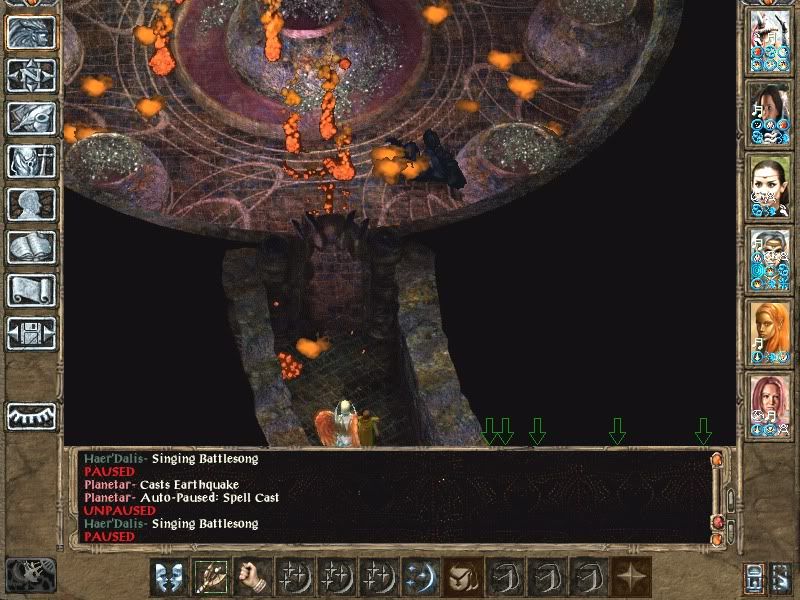Screen dimensions: 800x600
Task: Toggle pause with the clock button
Action: point(30,574)
